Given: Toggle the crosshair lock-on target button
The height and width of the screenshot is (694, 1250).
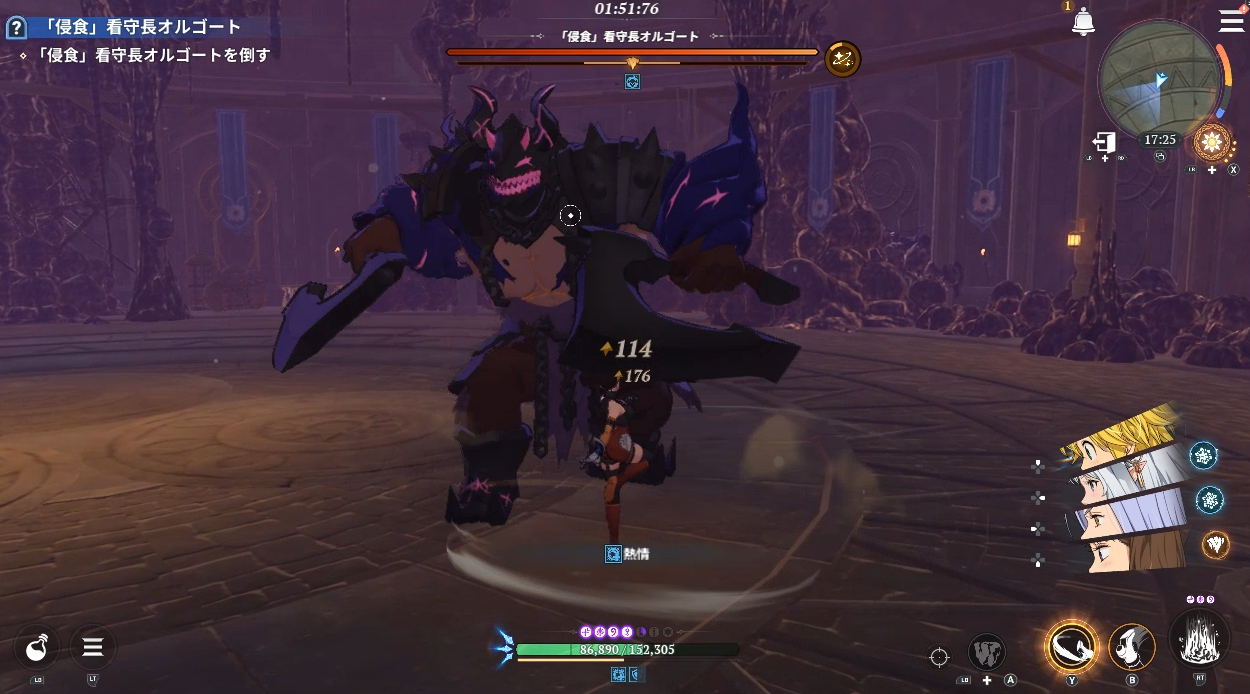Looking at the screenshot, I should pos(939,657).
